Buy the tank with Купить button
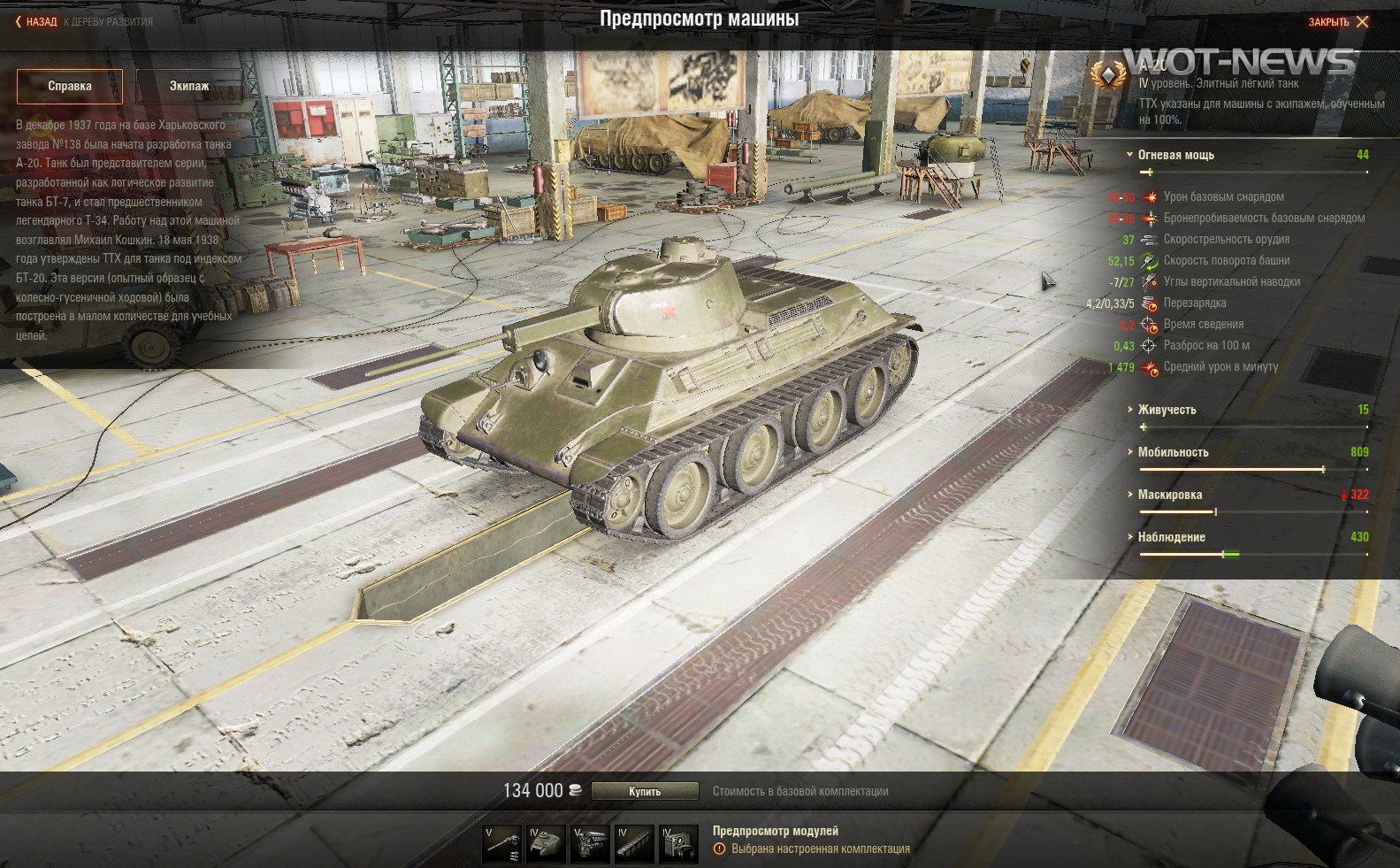The width and height of the screenshot is (1400, 868). click(x=645, y=791)
